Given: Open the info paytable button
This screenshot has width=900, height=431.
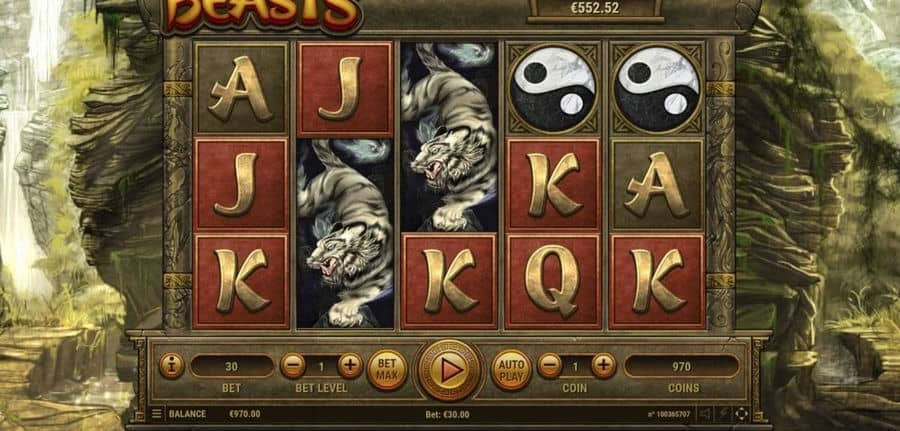Looking at the screenshot, I should point(171,366).
